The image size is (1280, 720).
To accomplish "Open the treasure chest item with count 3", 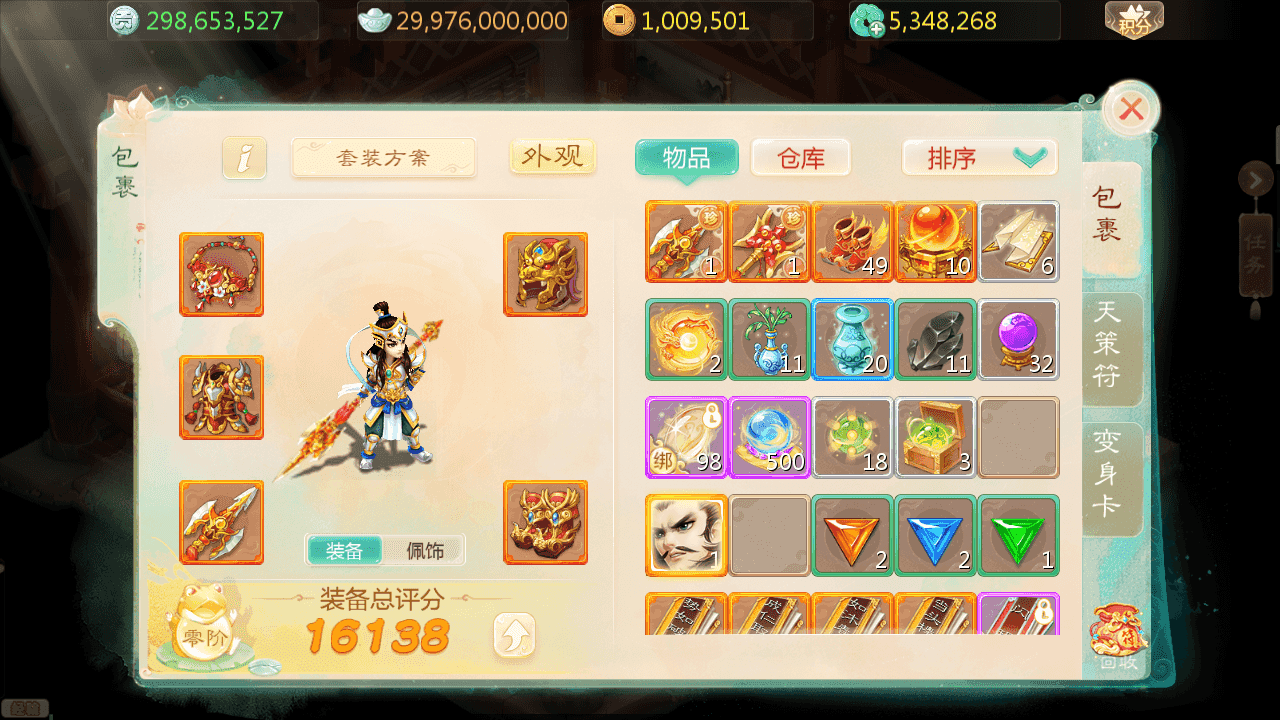I will [935, 437].
